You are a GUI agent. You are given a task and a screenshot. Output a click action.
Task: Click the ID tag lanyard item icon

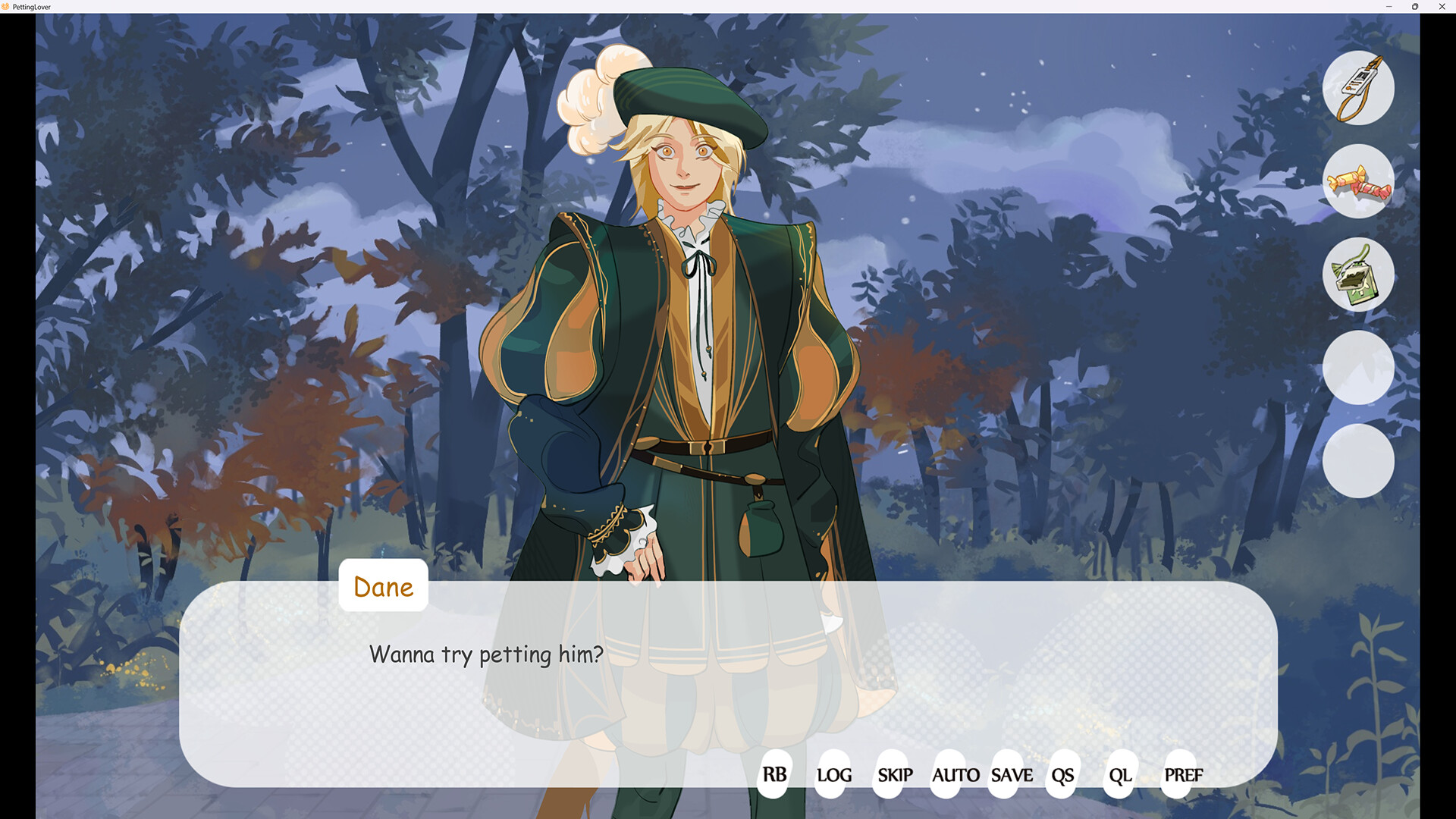[x=1358, y=88]
